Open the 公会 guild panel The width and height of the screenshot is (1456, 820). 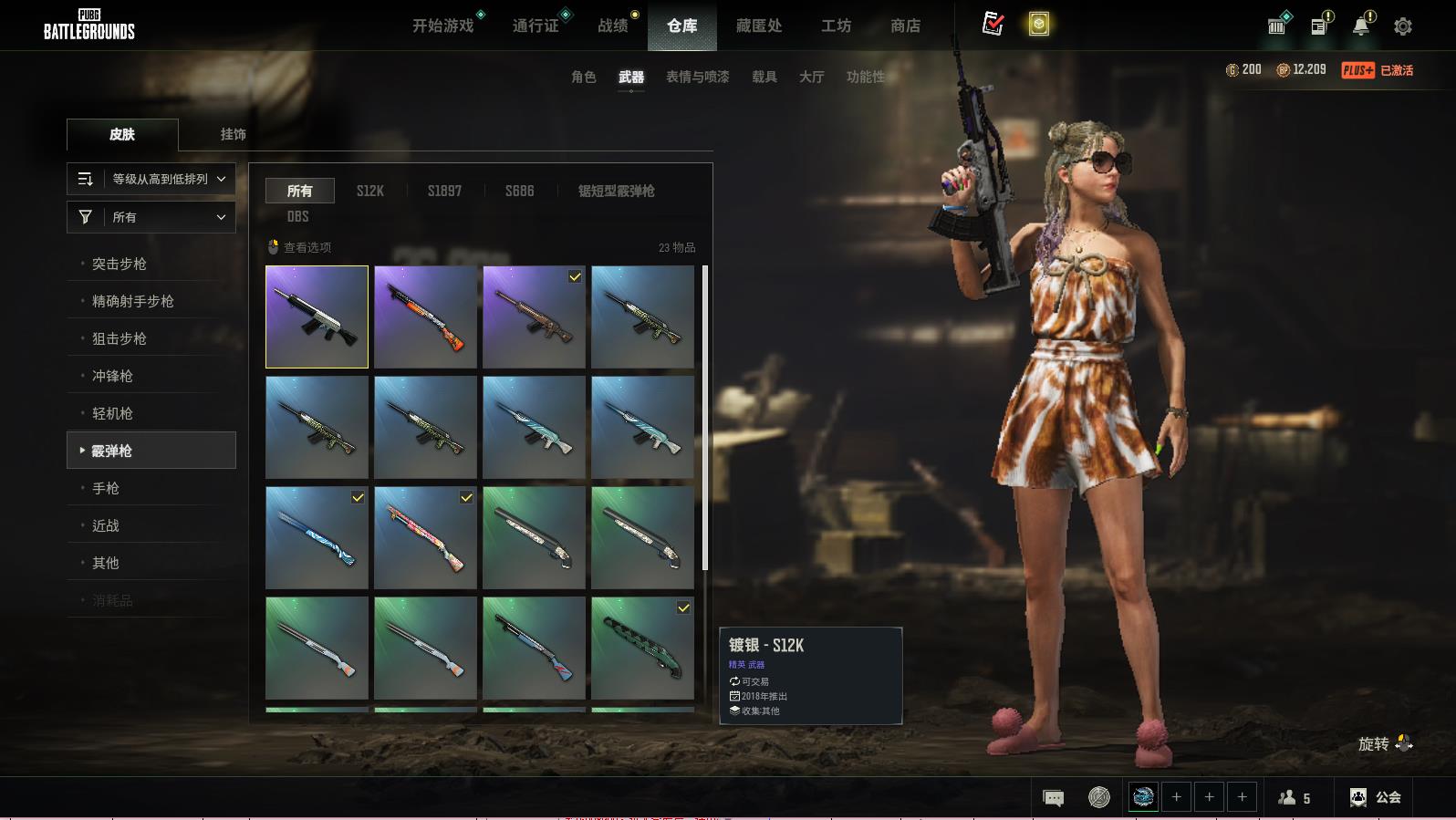coord(1376,797)
